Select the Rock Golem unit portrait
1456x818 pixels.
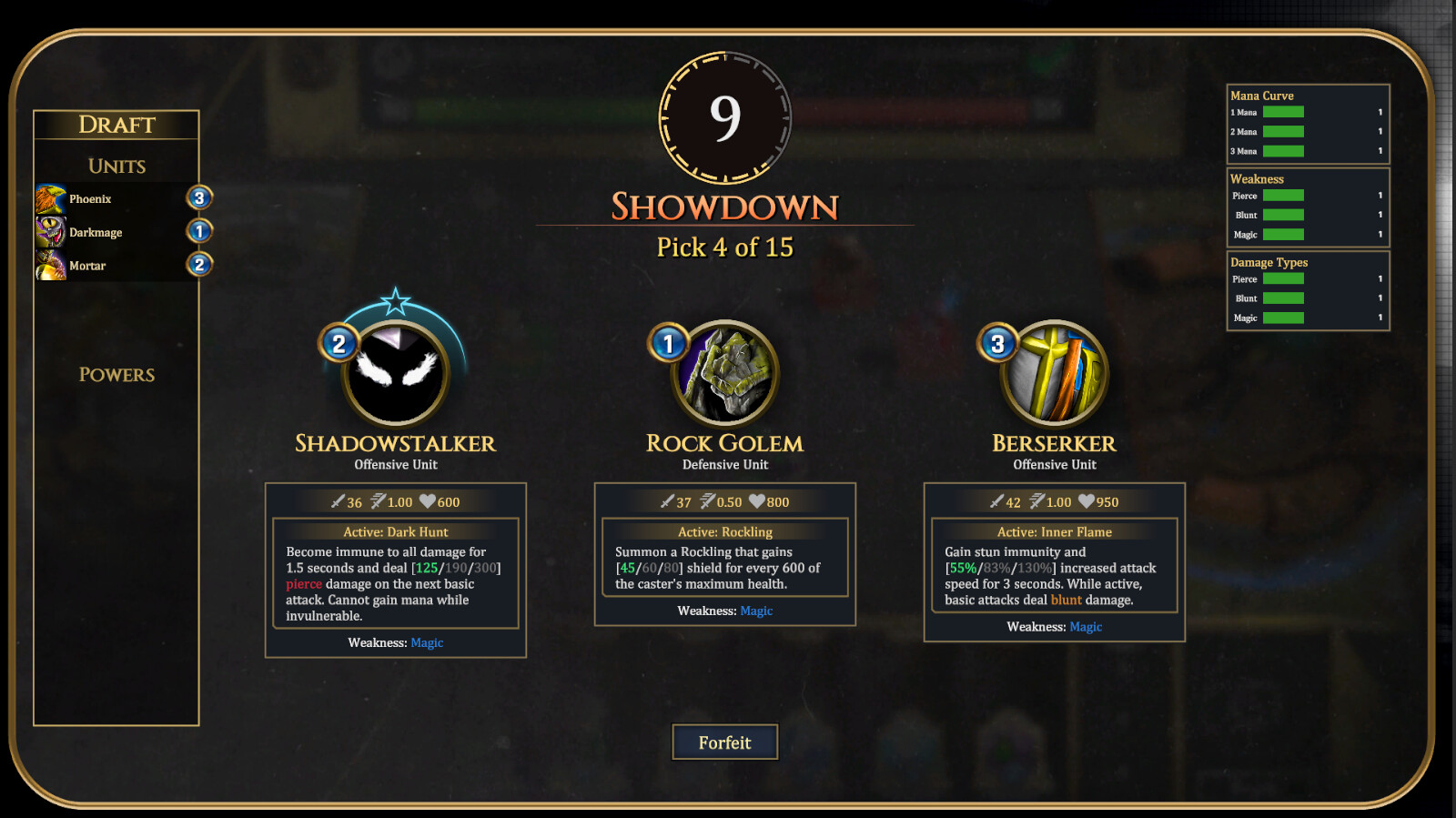pyautogui.click(x=723, y=373)
